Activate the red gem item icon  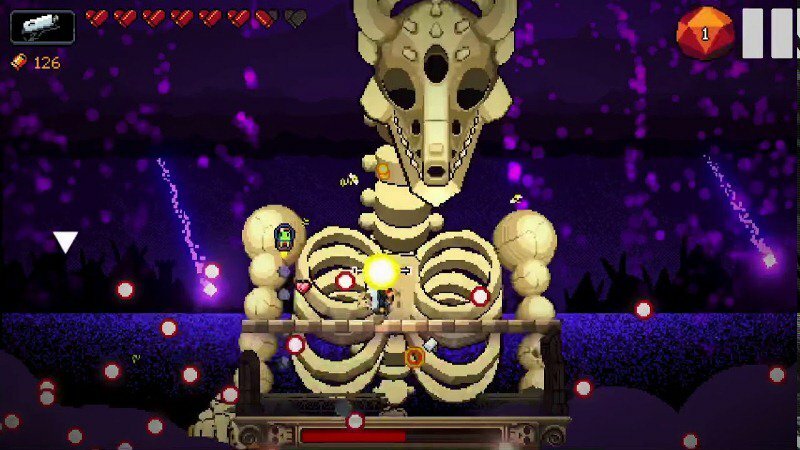click(x=705, y=34)
